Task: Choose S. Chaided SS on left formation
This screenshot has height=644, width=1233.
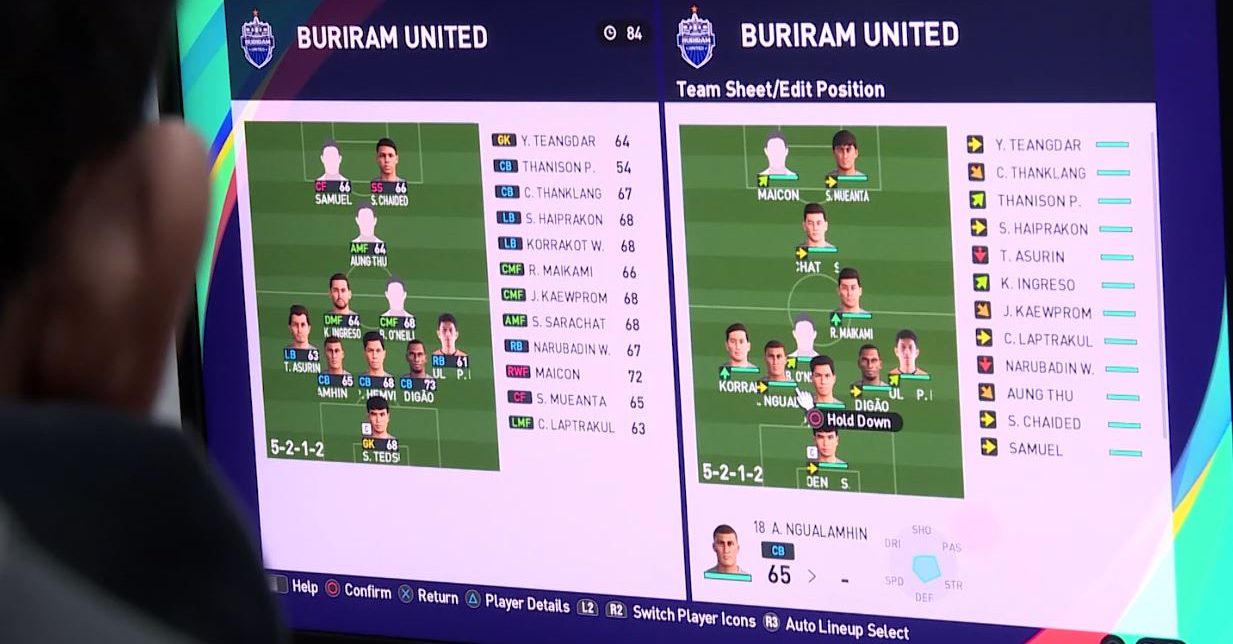Action: pos(388,171)
